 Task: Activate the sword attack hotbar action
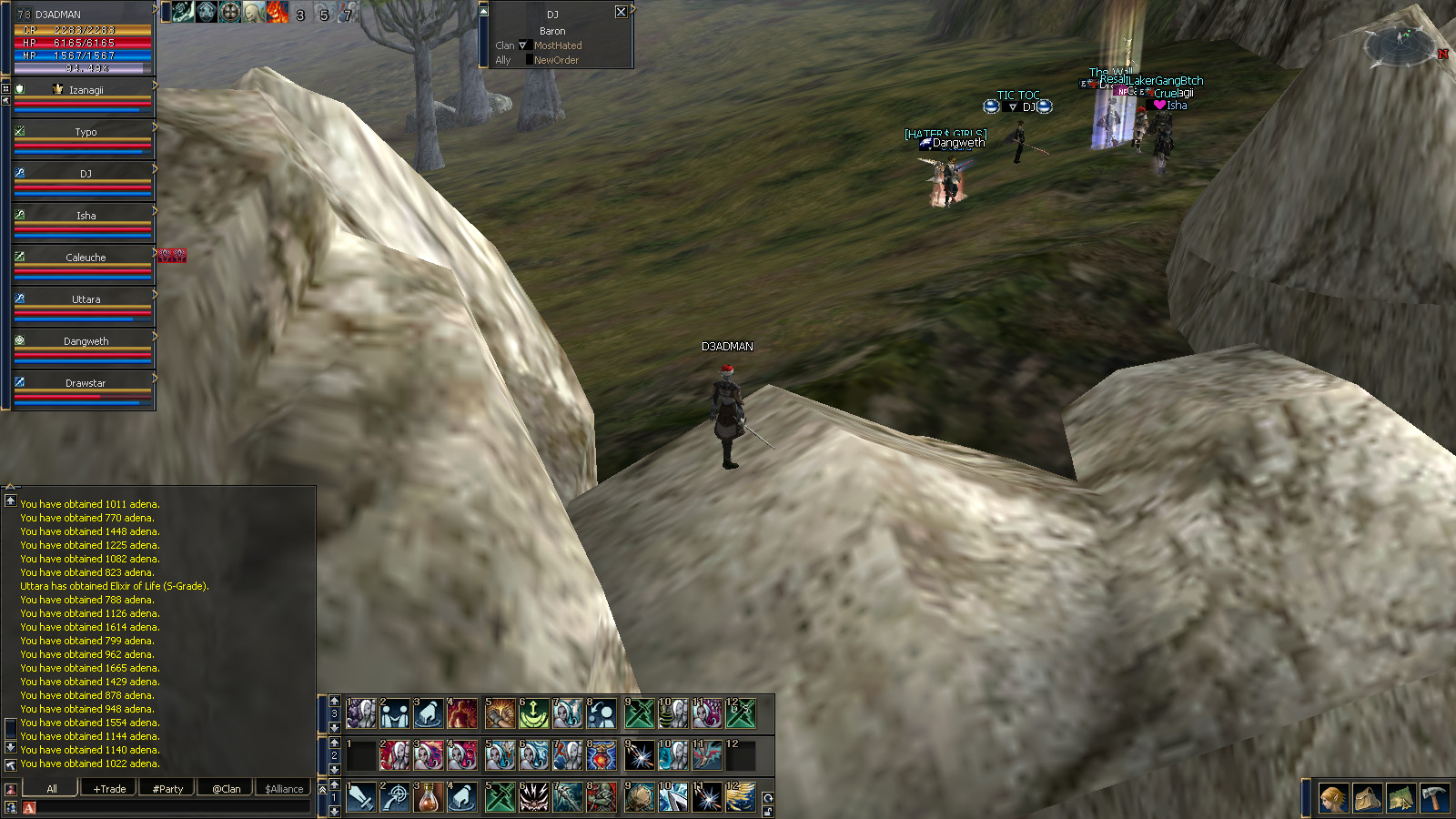point(361,797)
